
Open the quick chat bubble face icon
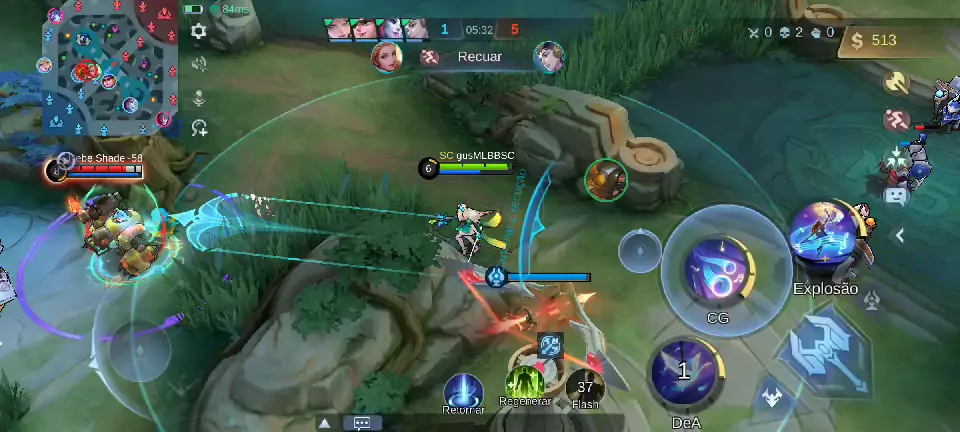tap(895, 196)
